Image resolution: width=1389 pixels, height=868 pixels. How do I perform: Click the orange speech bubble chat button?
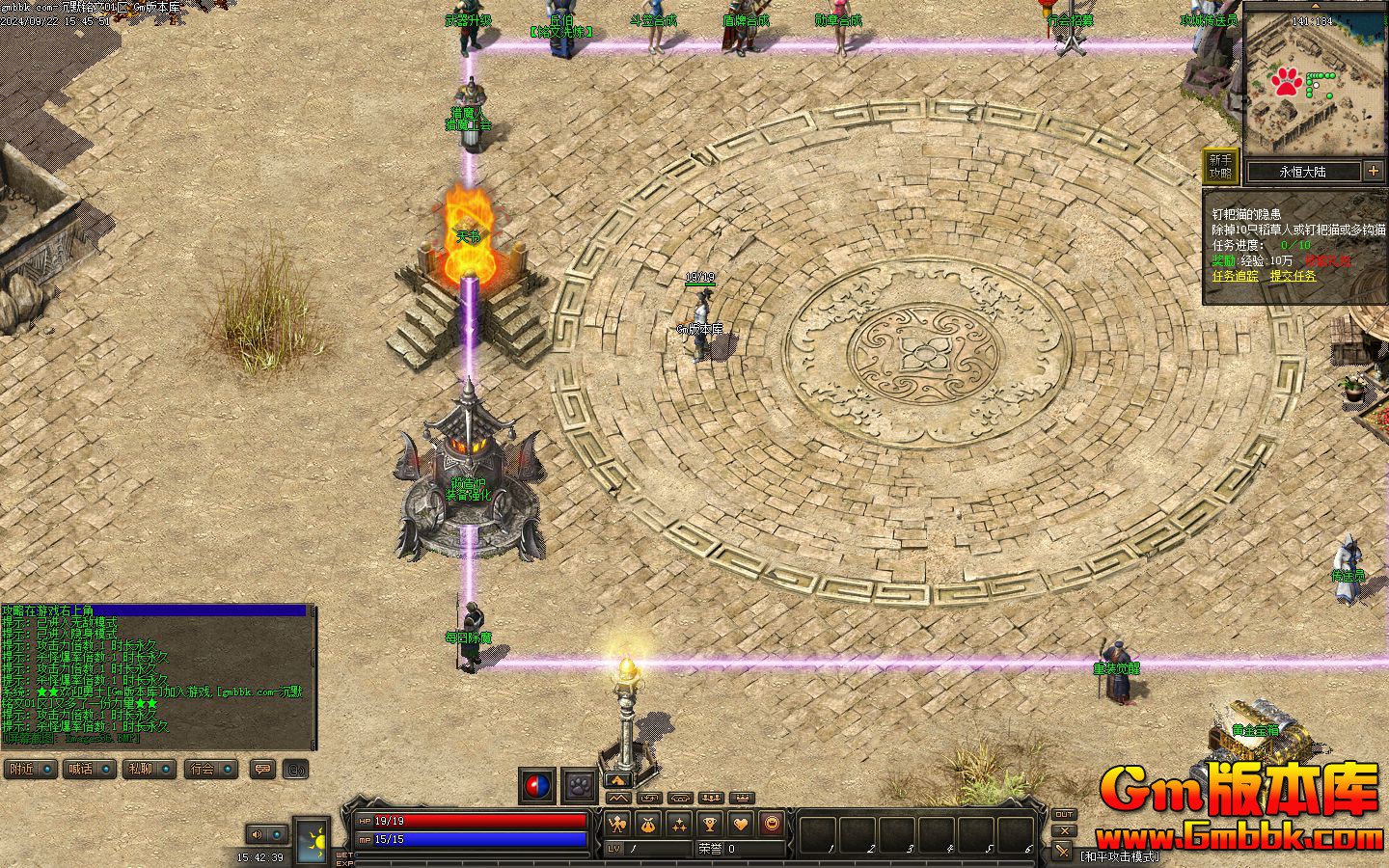(262, 769)
